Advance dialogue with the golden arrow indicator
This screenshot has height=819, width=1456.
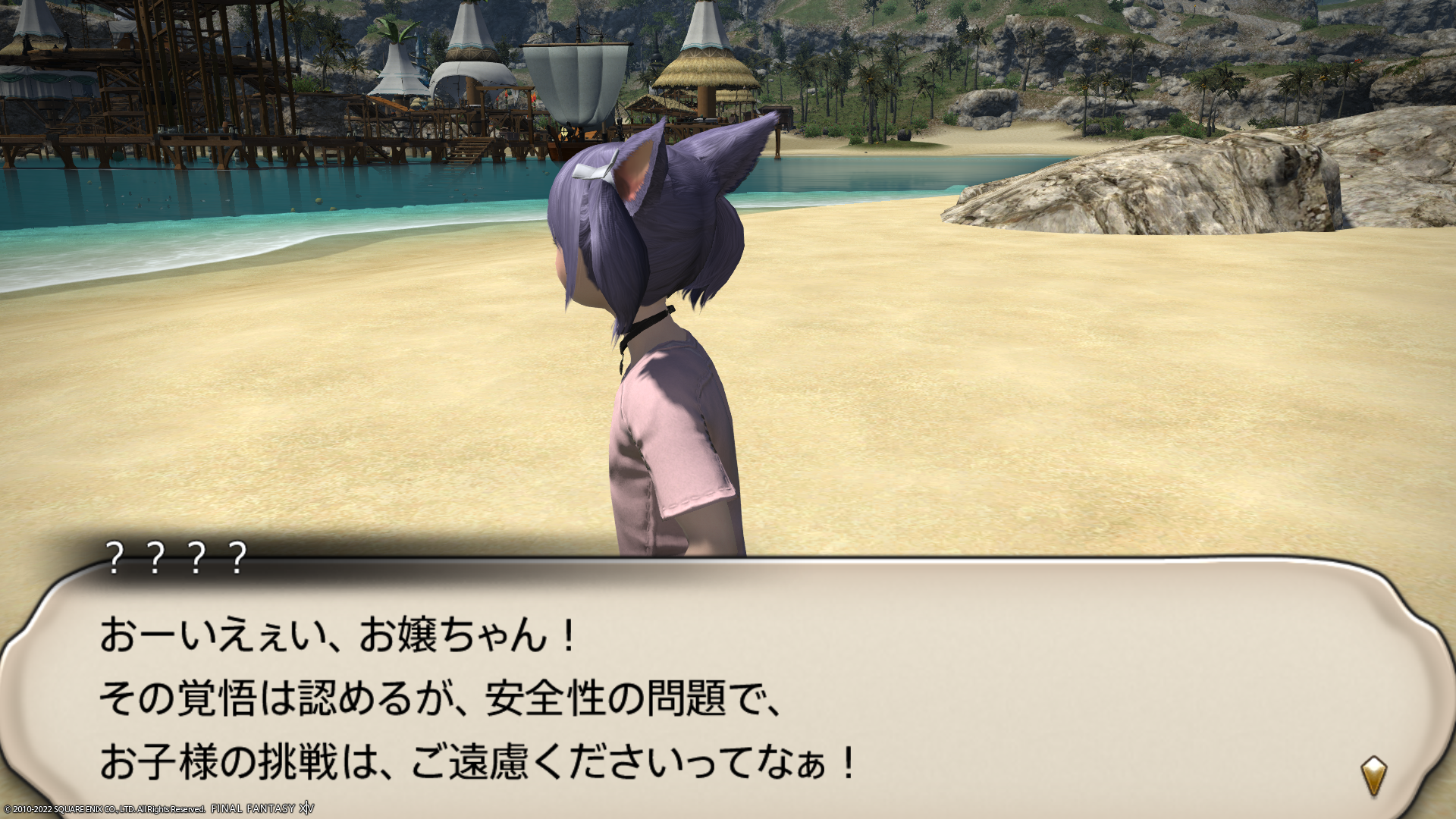click(1373, 775)
